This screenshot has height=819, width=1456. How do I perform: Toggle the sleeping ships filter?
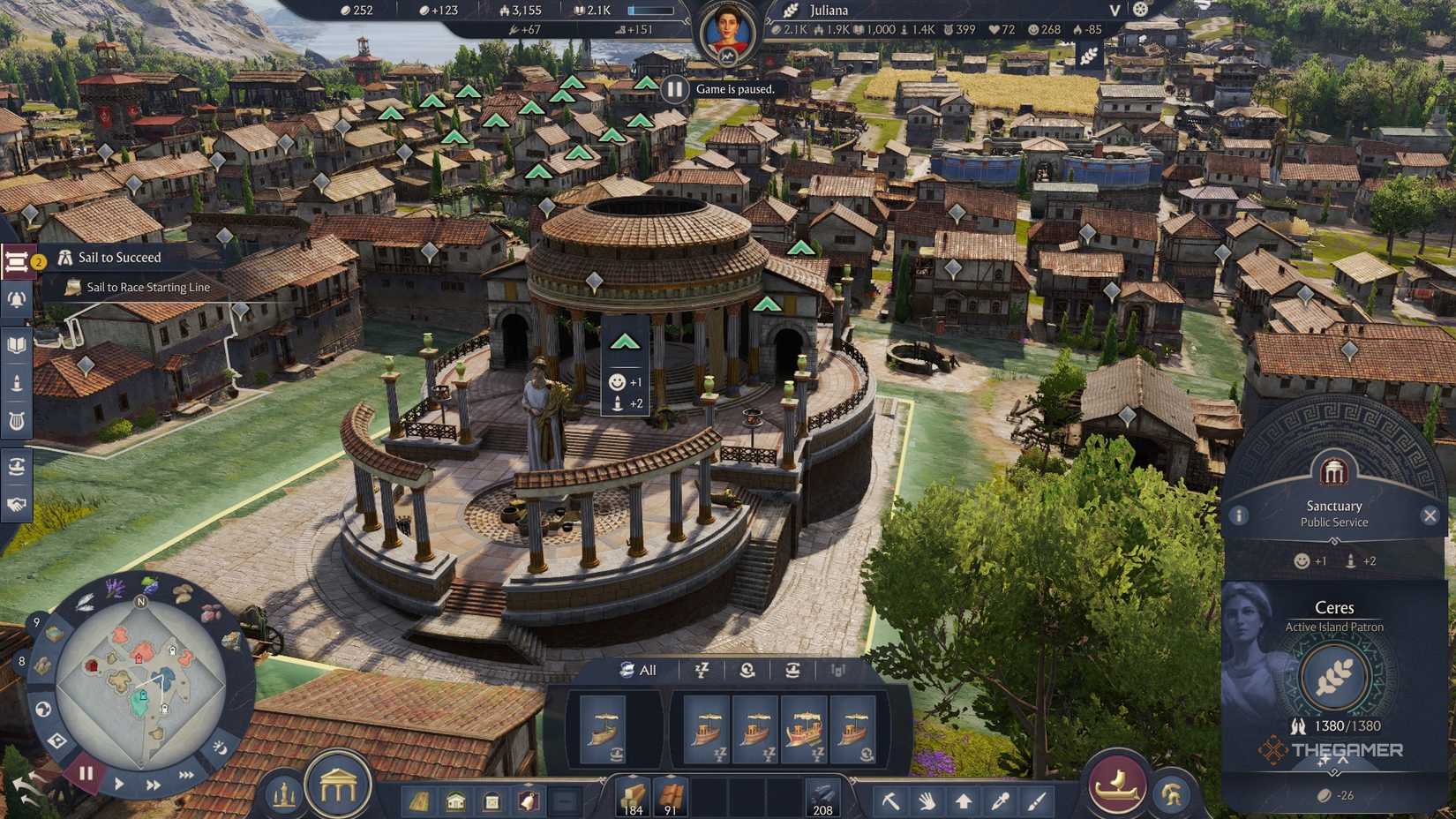click(x=702, y=670)
